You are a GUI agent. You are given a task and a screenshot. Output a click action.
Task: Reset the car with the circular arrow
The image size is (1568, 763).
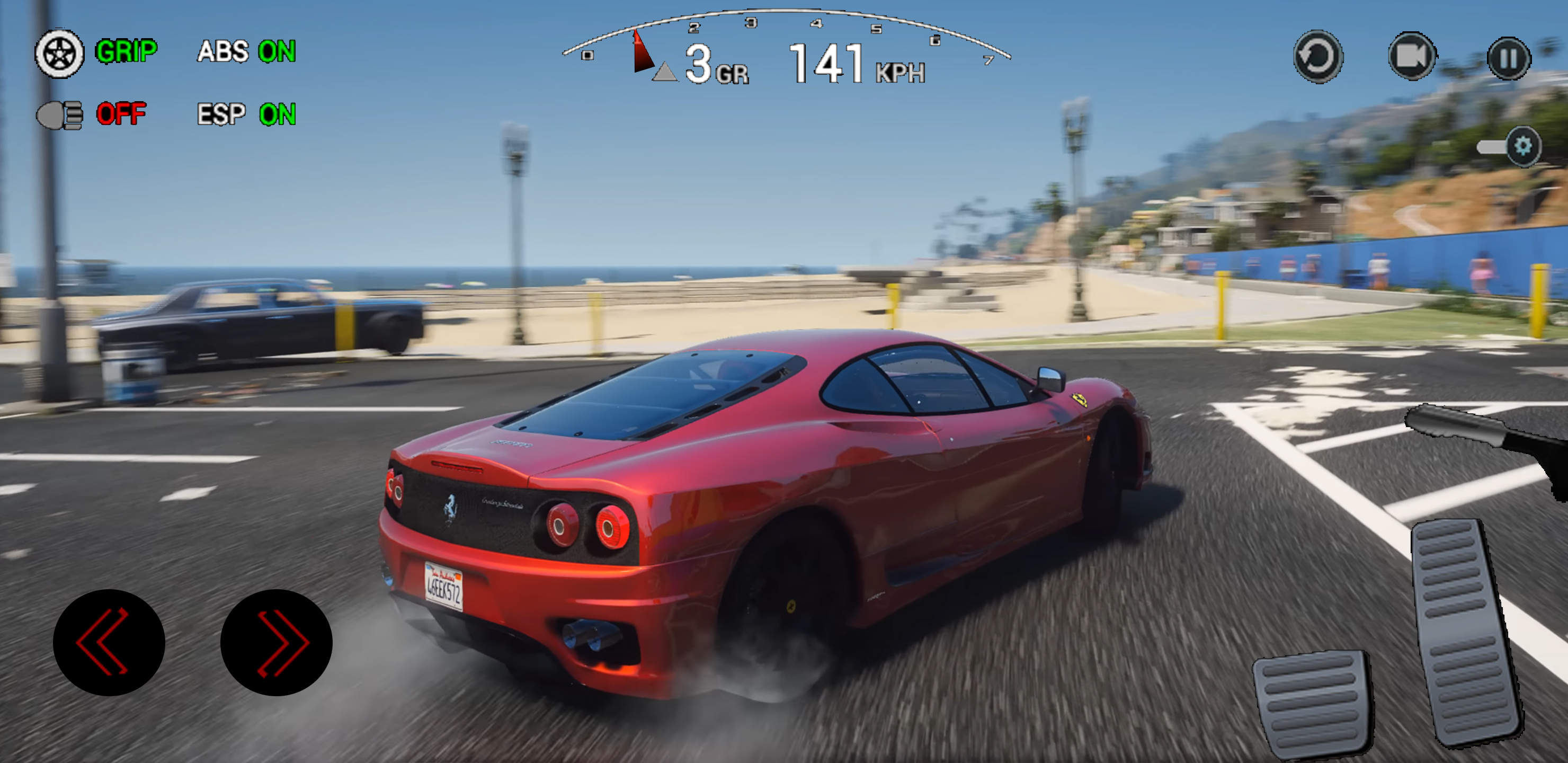click(x=1318, y=57)
